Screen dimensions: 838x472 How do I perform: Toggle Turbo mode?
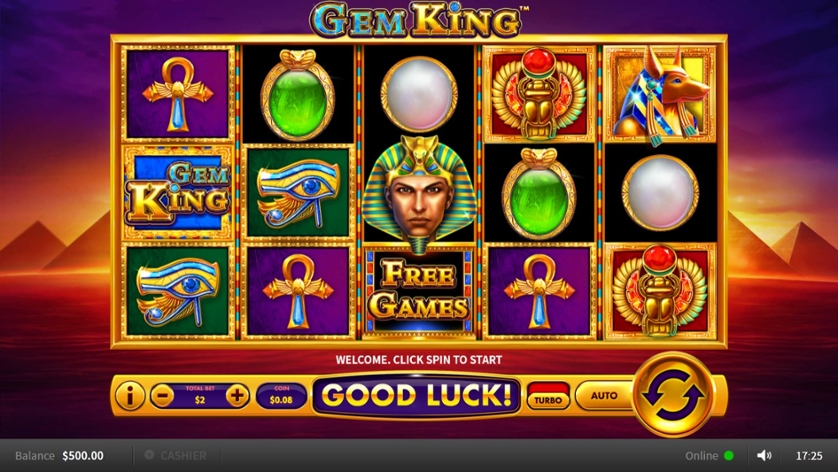click(x=548, y=396)
